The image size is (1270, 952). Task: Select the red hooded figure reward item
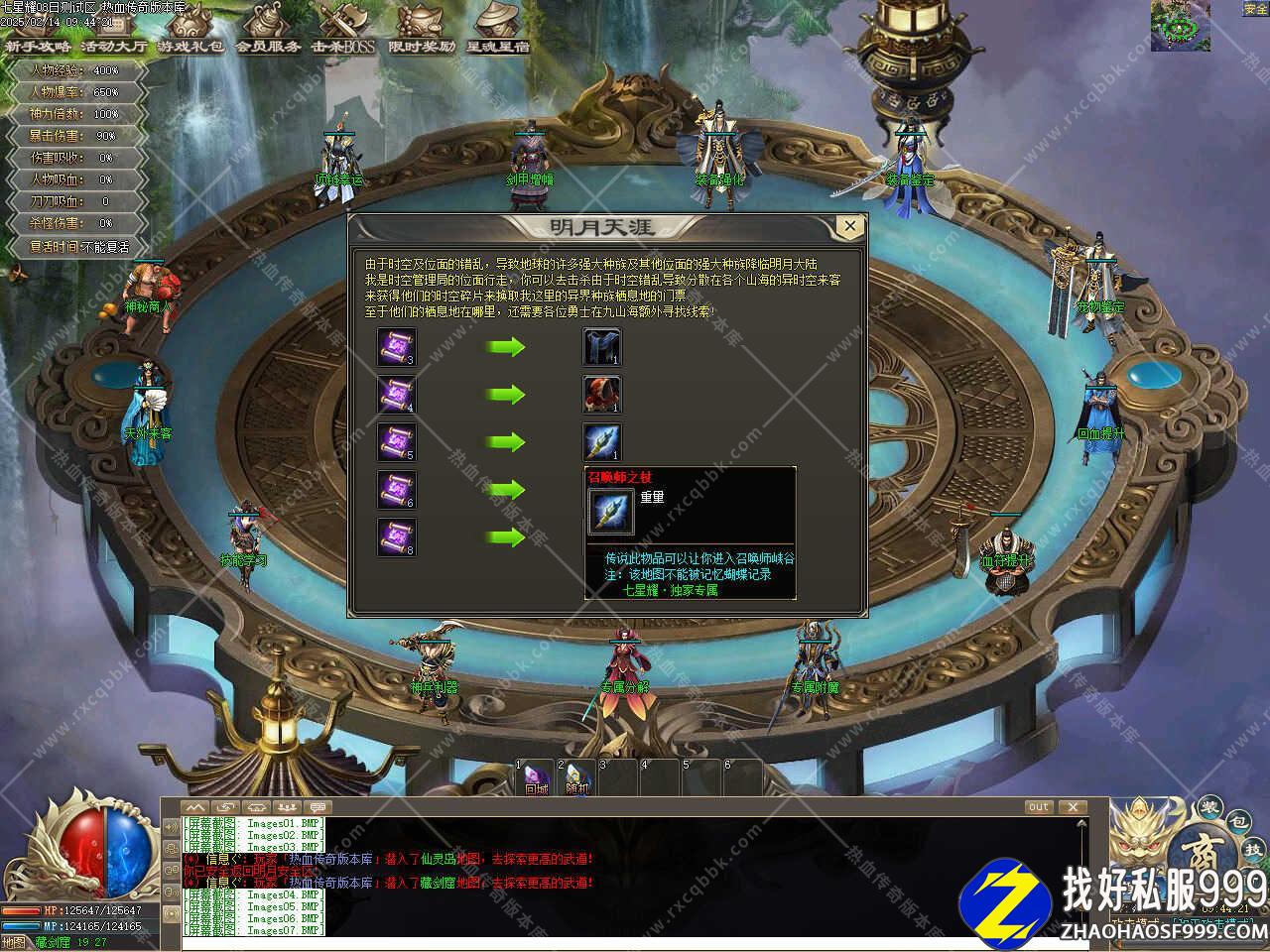click(x=601, y=395)
